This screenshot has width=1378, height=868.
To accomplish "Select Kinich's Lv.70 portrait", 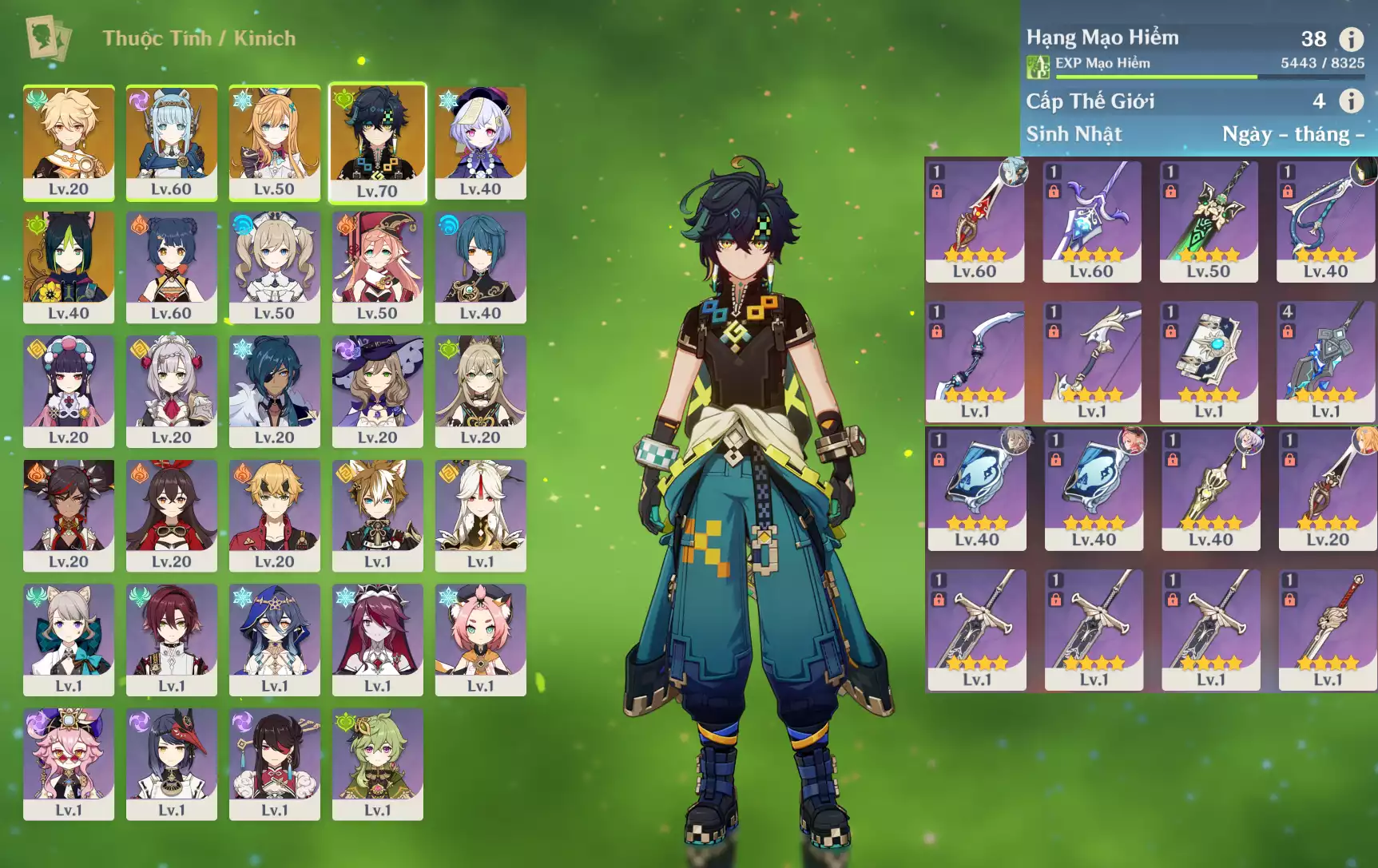I will 377,141.
